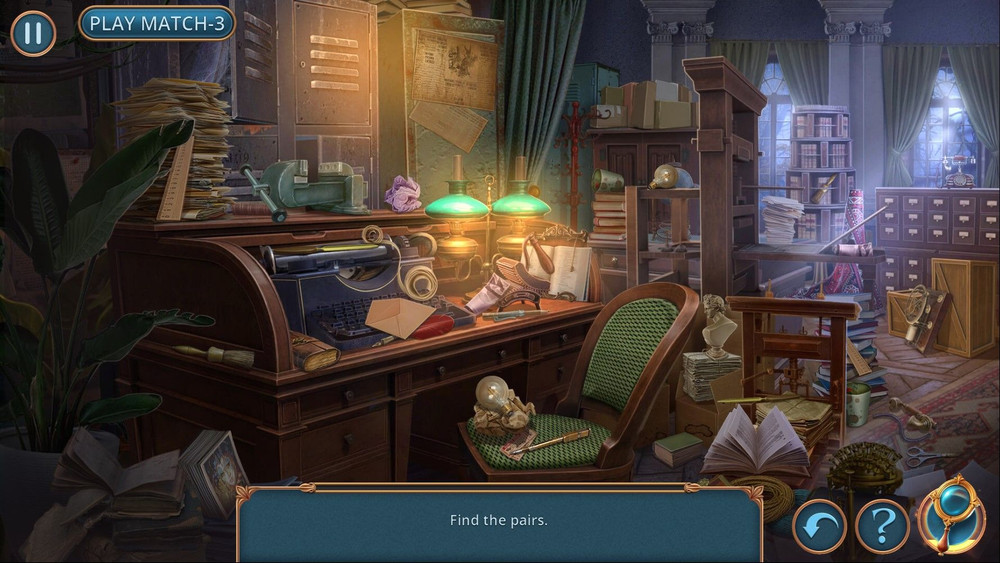Switch to Play Match-3 mode
This screenshot has height=563, width=1000.
click(x=156, y=23)
